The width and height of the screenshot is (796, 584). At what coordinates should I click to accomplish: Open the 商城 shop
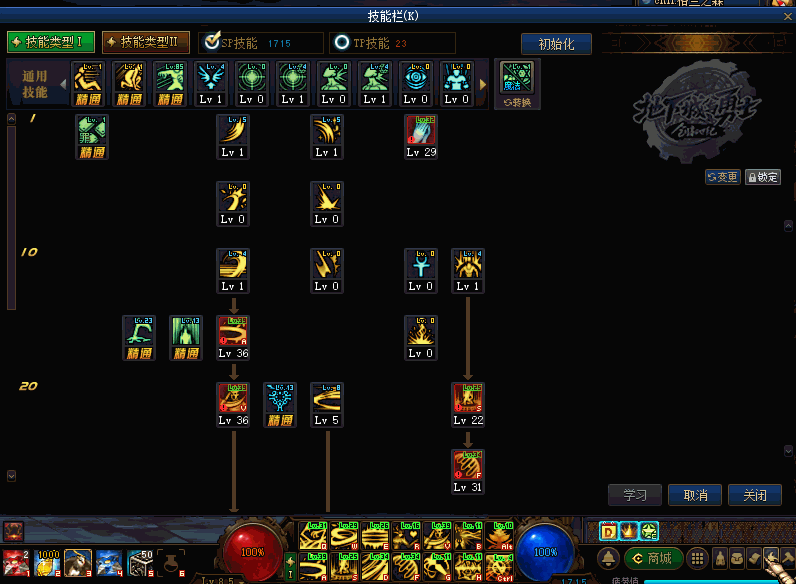[x=652, y=558]
